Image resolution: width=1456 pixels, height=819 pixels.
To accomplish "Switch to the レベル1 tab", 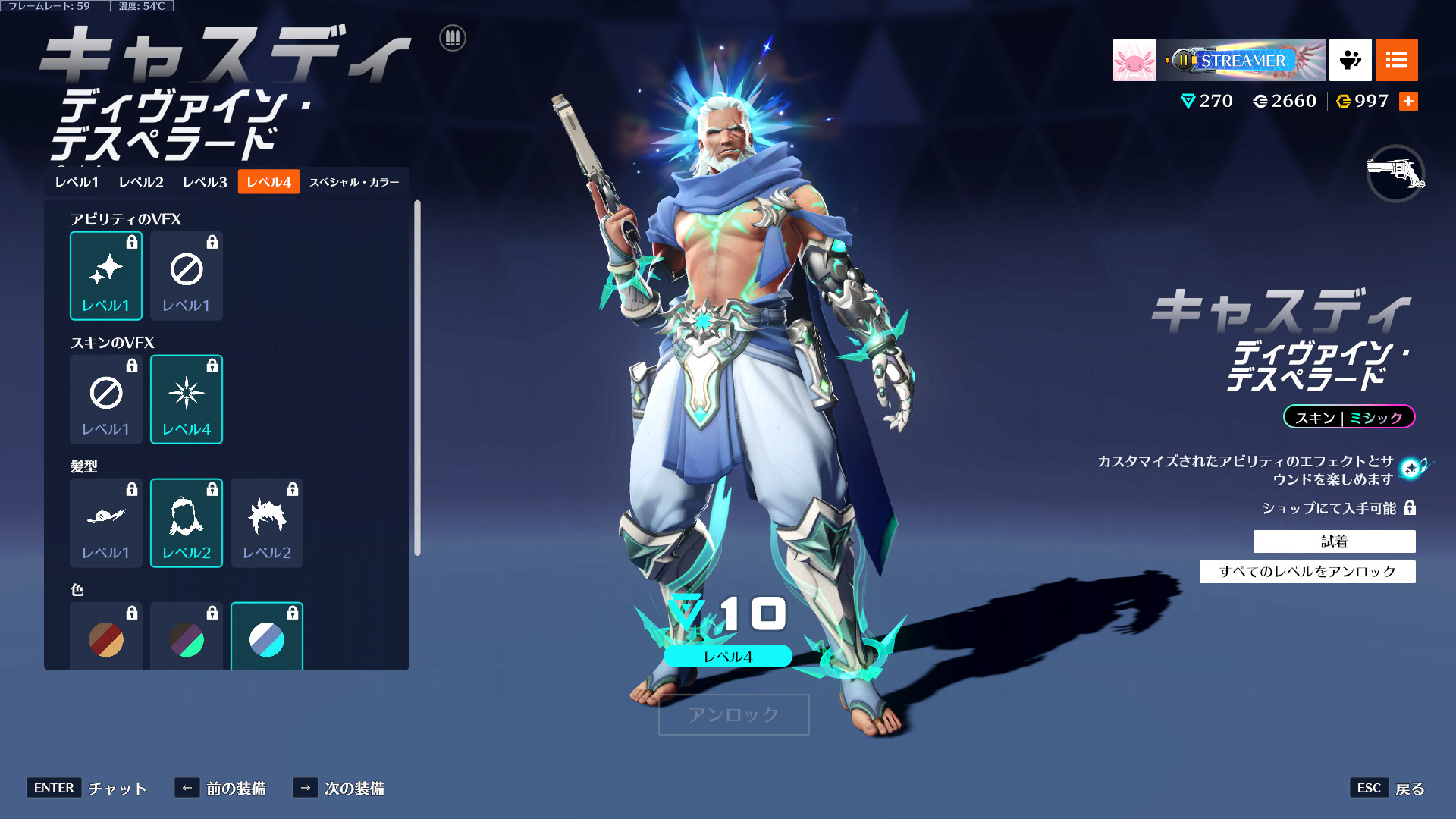I will click(x=77, y=182).
